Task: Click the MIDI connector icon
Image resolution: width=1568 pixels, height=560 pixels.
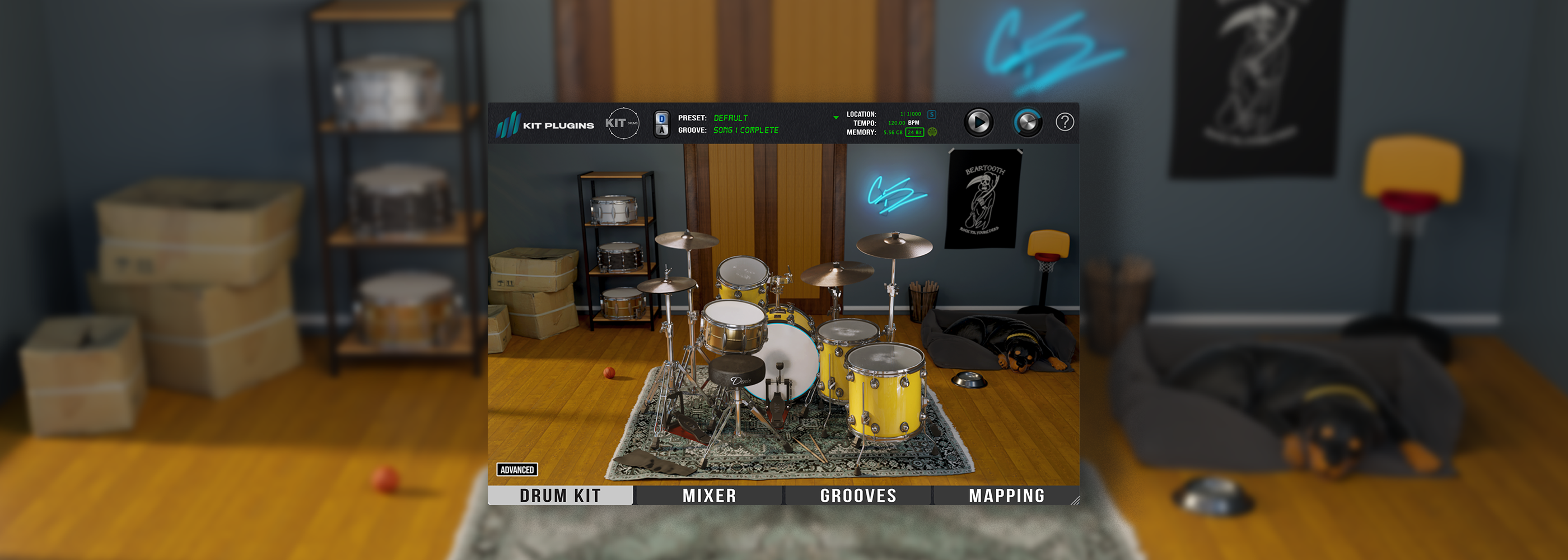Action: click(x=932, y=132)
